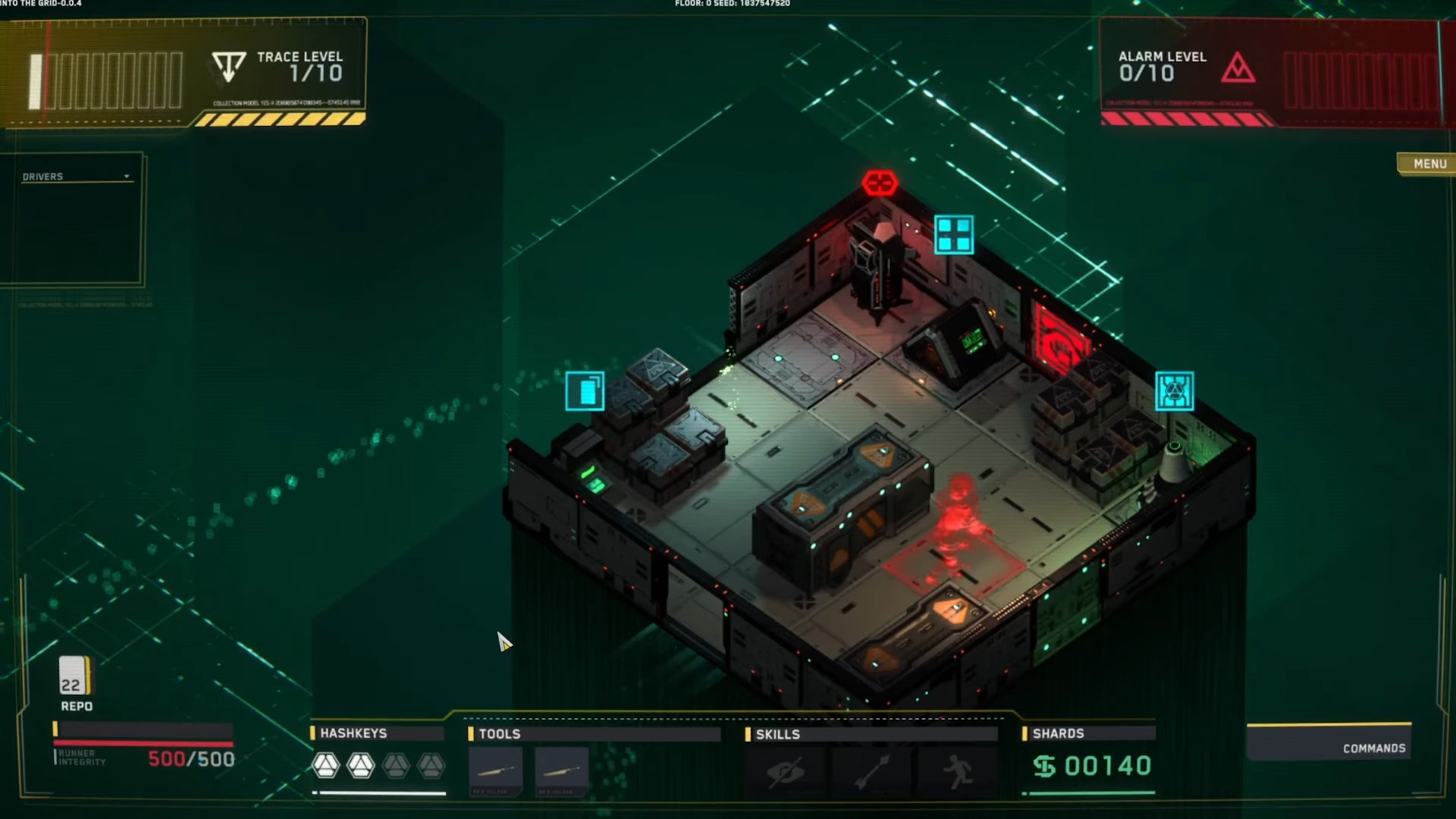The height and width of the screenshot is (819, 1456).
Task: Select the second blade tool slot
Action: (x=561, y=770)
